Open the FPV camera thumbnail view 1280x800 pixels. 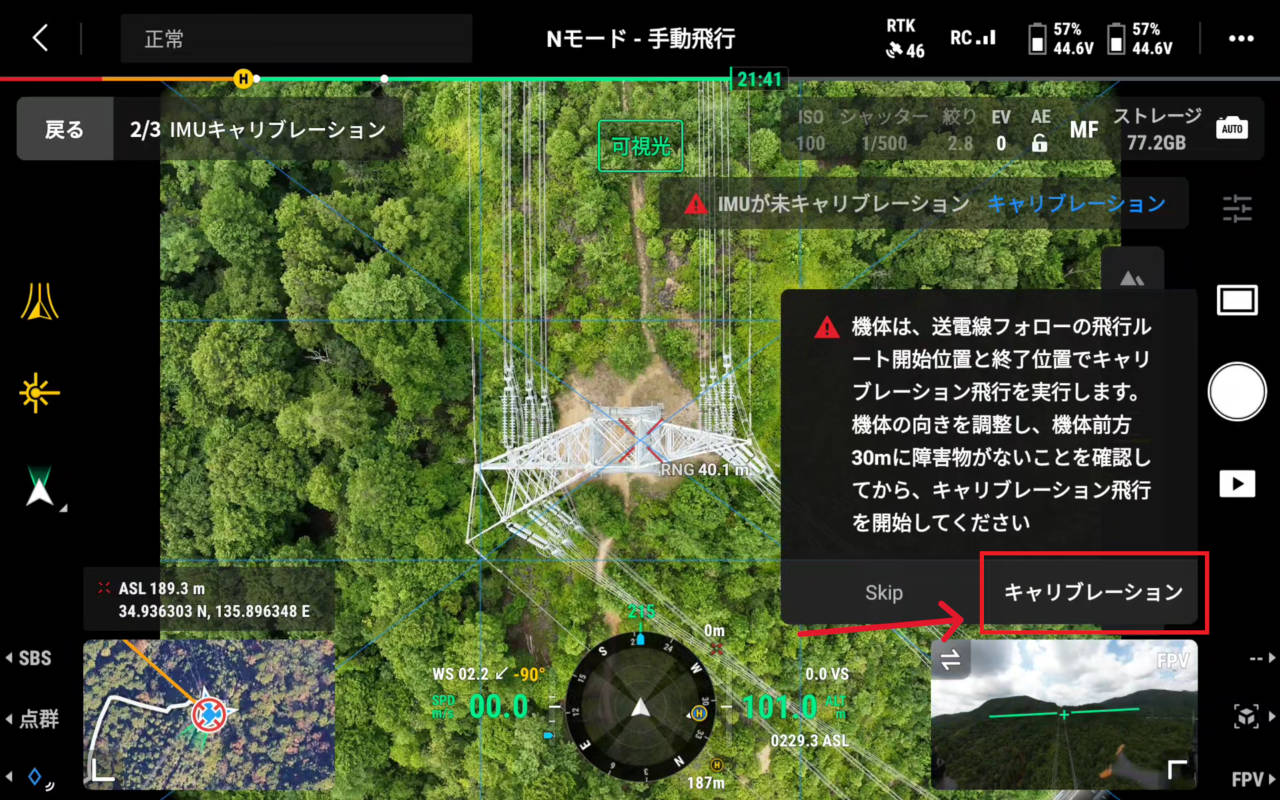pos(1064,714)
